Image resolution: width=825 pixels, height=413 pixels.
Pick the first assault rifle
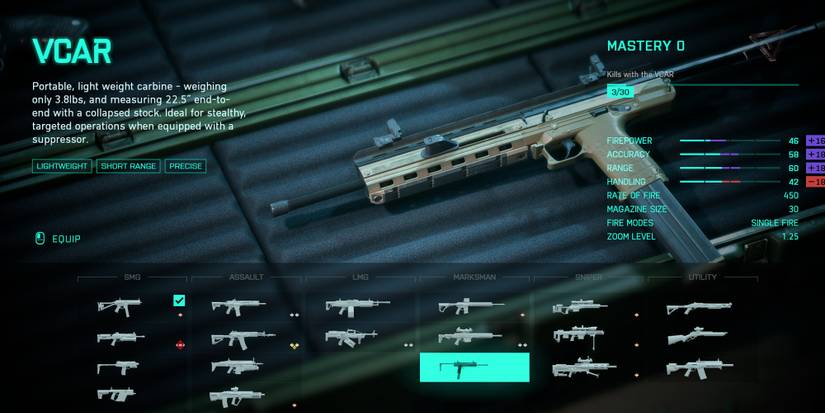[238, 306]
